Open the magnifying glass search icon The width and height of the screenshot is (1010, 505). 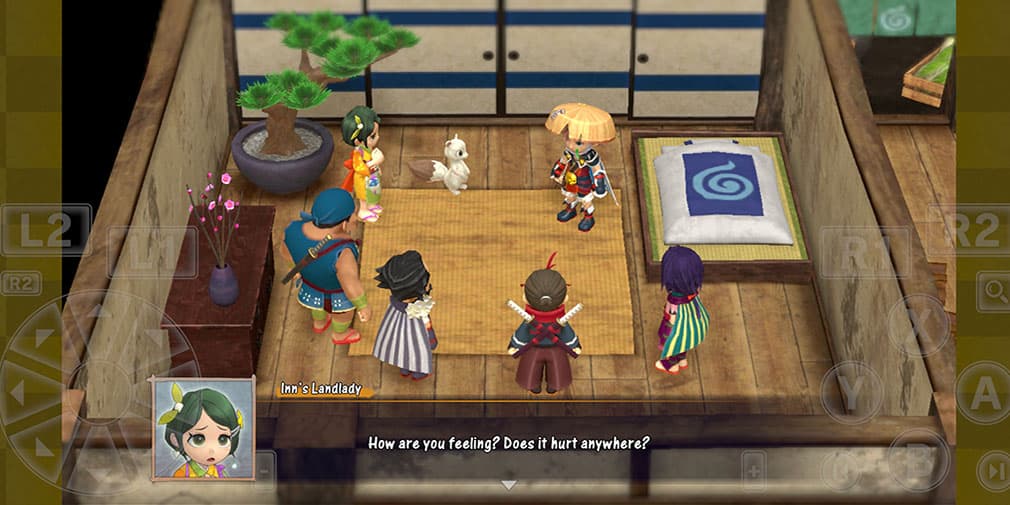[x=994, y=291]
